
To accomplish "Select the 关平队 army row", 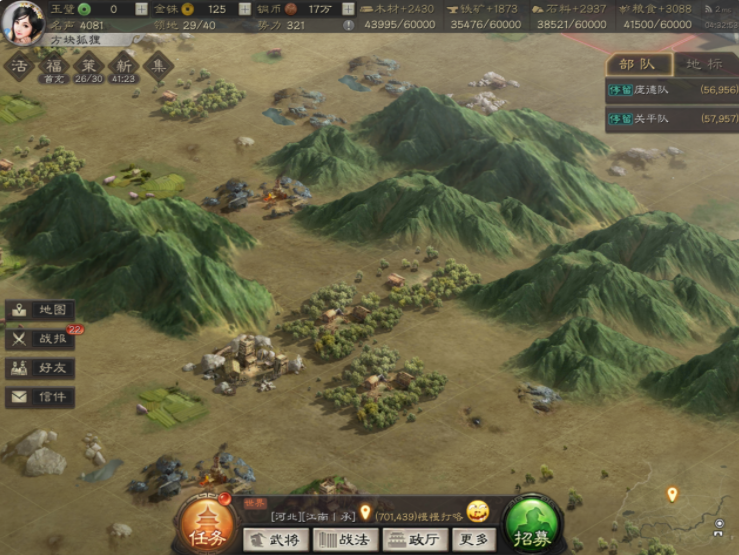I will [671, 118].
